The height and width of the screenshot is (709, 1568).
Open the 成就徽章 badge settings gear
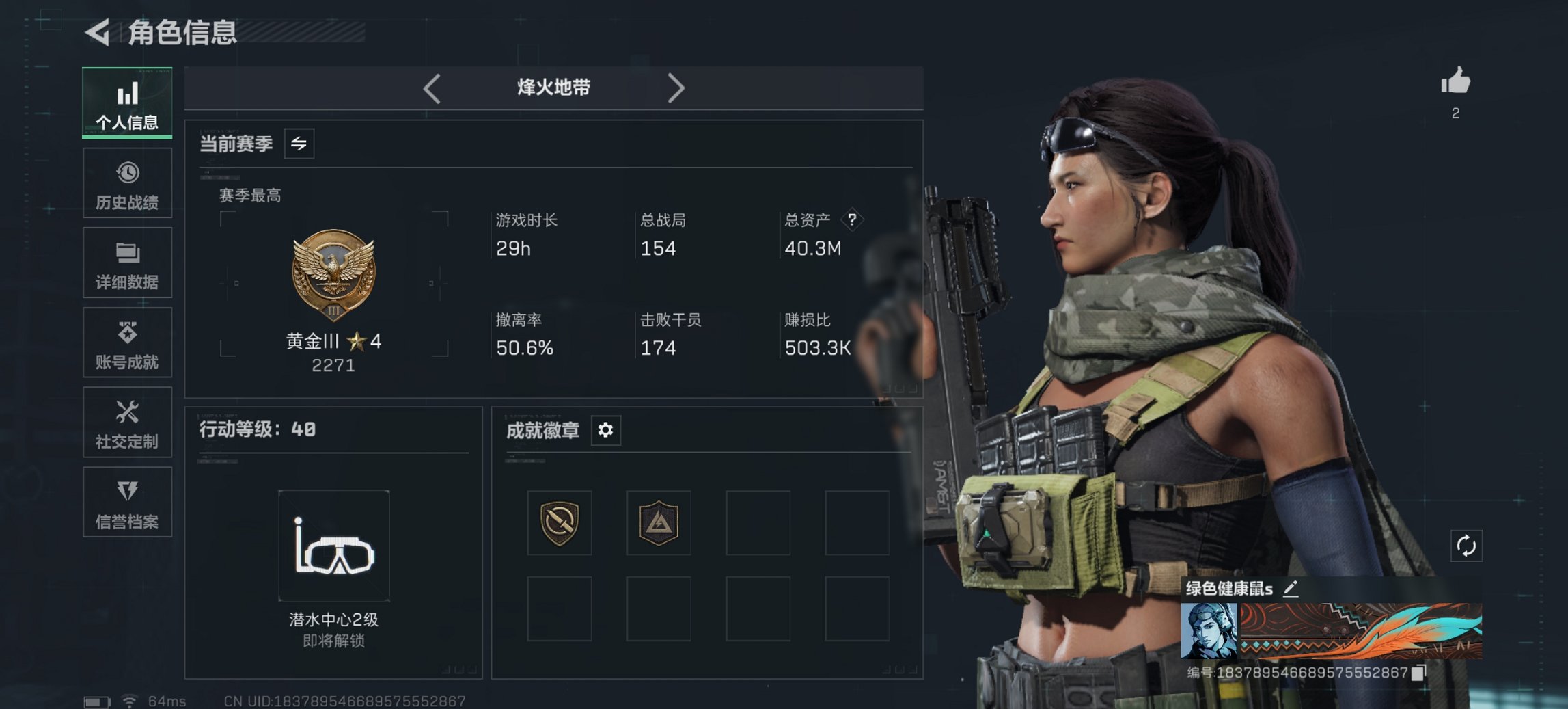[x=605, y=430]
